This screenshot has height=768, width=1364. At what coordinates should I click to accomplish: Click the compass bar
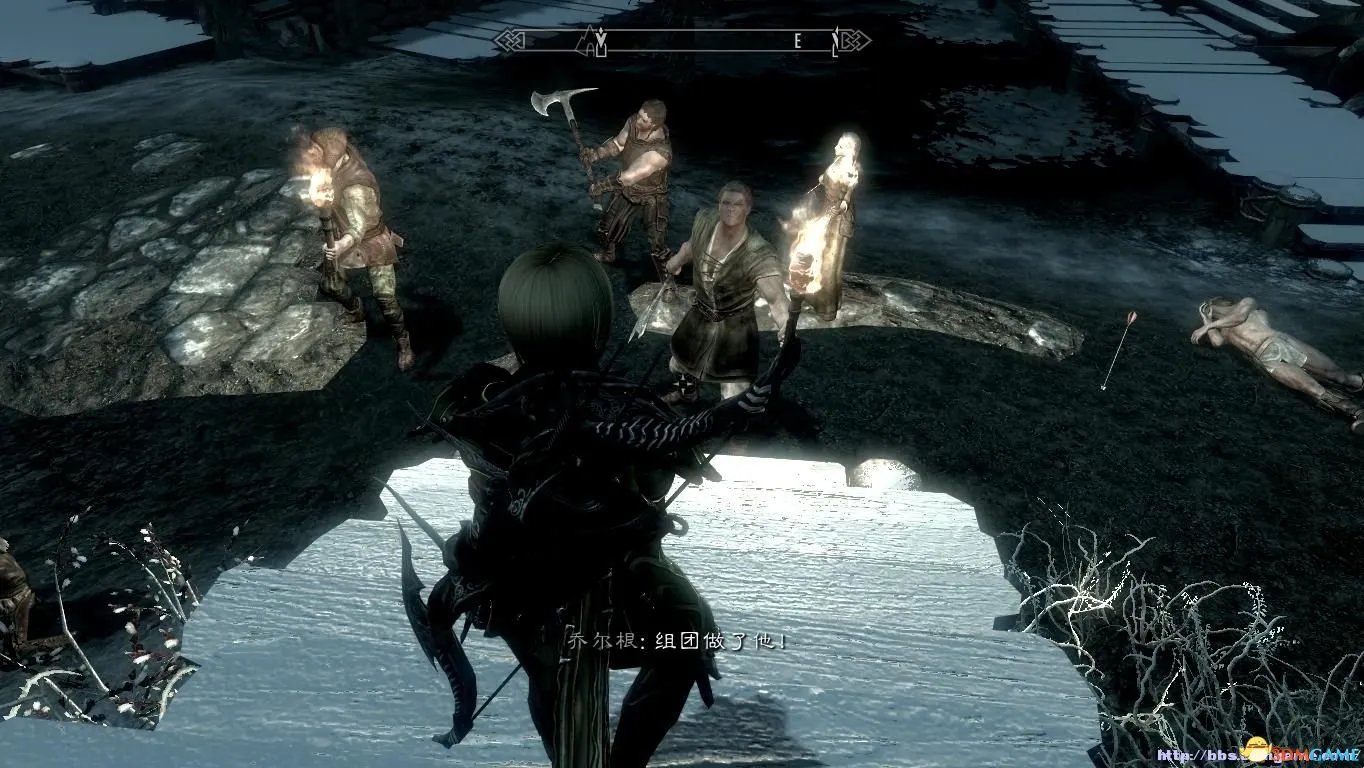pyautogui.click(x=682, y=41)
